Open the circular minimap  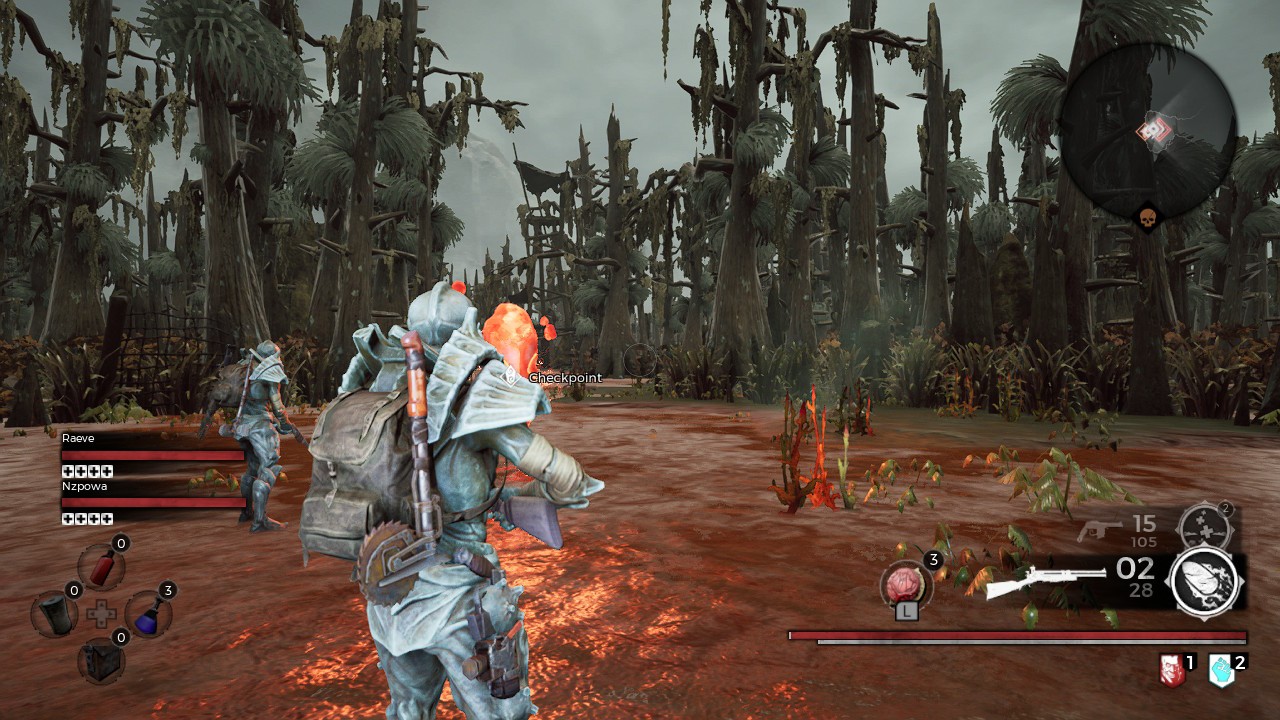[1148, 132]
